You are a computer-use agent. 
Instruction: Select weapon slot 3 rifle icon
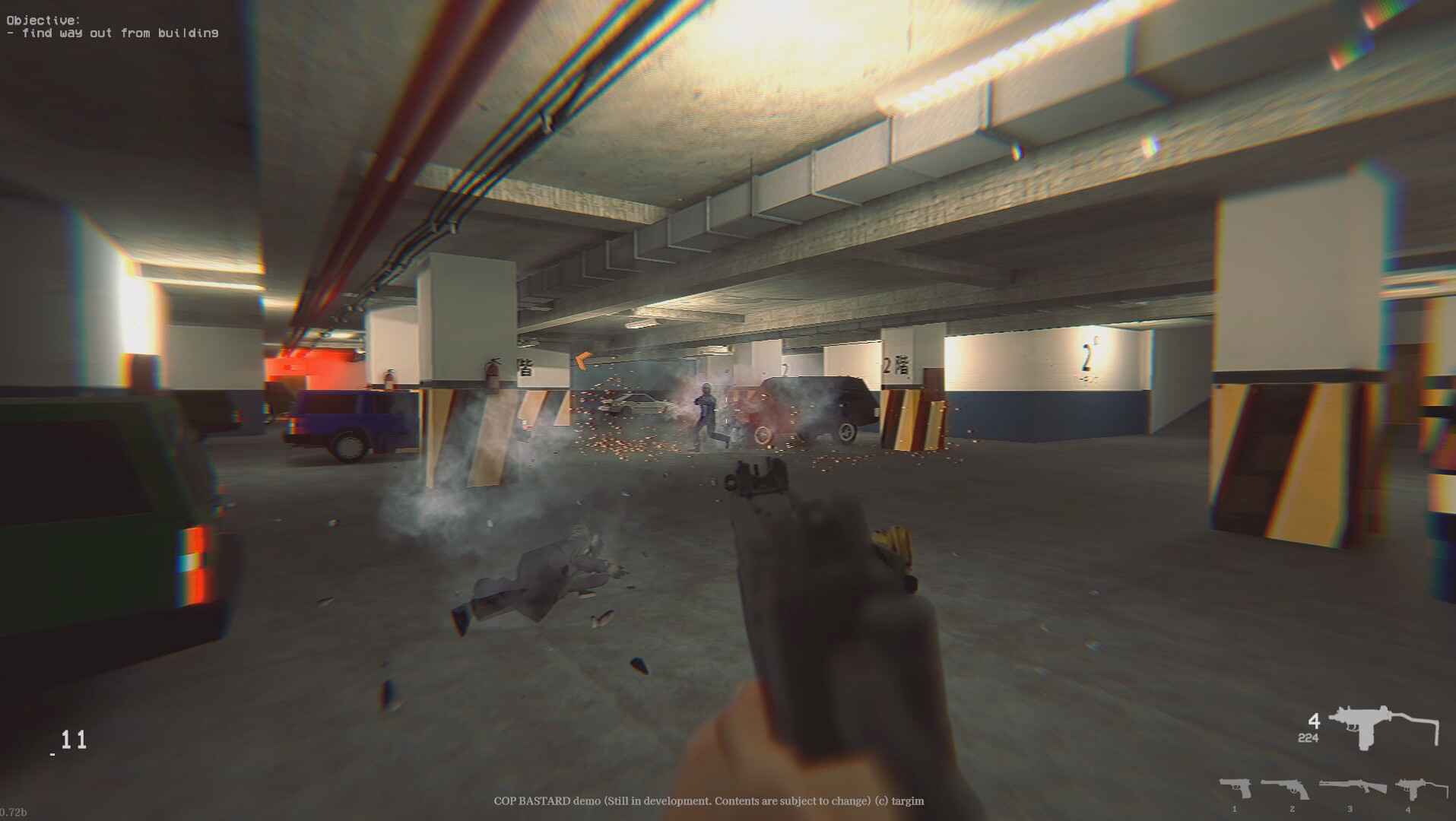click(x=1353, y=788)
